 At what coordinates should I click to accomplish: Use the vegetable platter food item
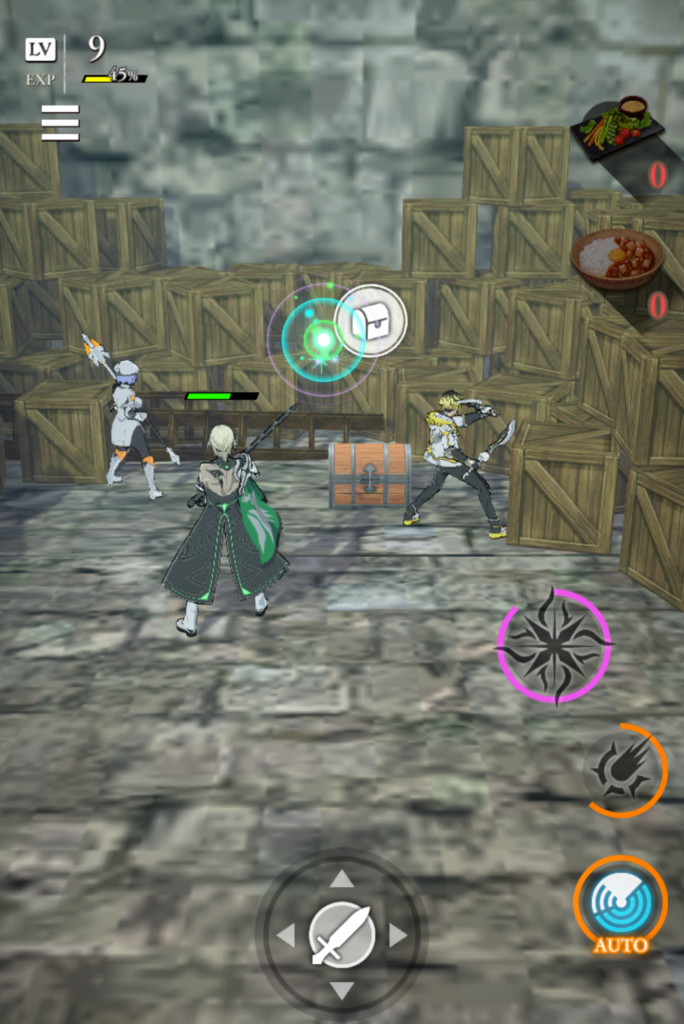617,129
